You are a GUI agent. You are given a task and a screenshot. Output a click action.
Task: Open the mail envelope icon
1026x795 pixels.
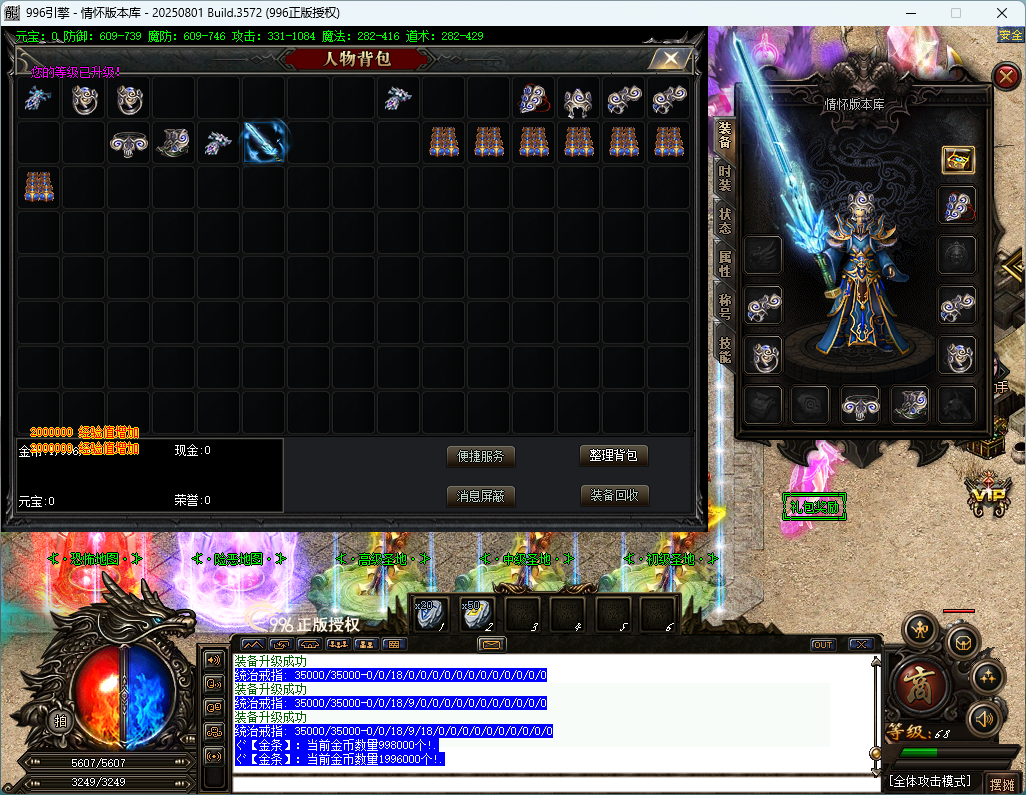pos(491,644)
